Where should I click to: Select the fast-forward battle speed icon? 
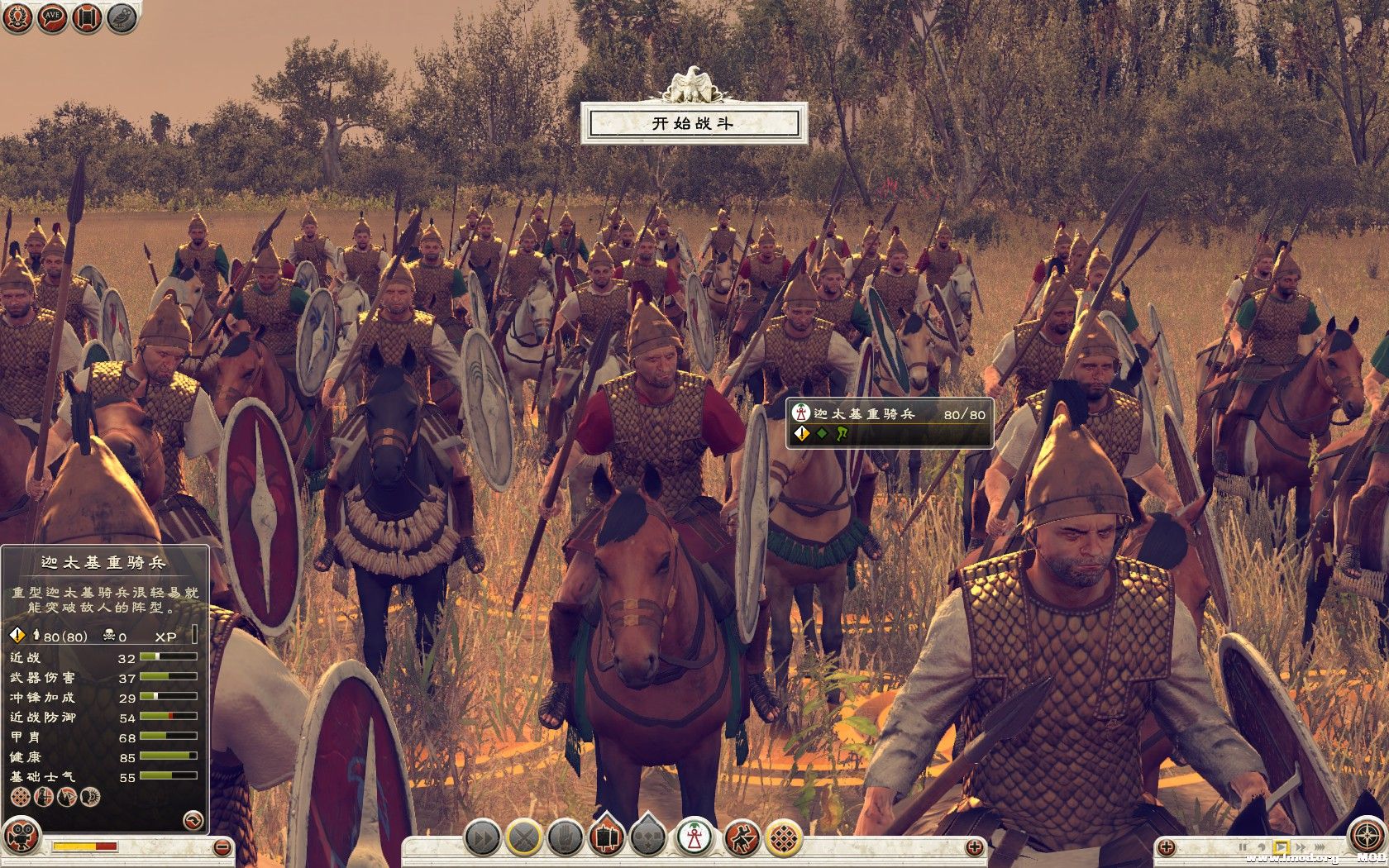pos(482,838)
